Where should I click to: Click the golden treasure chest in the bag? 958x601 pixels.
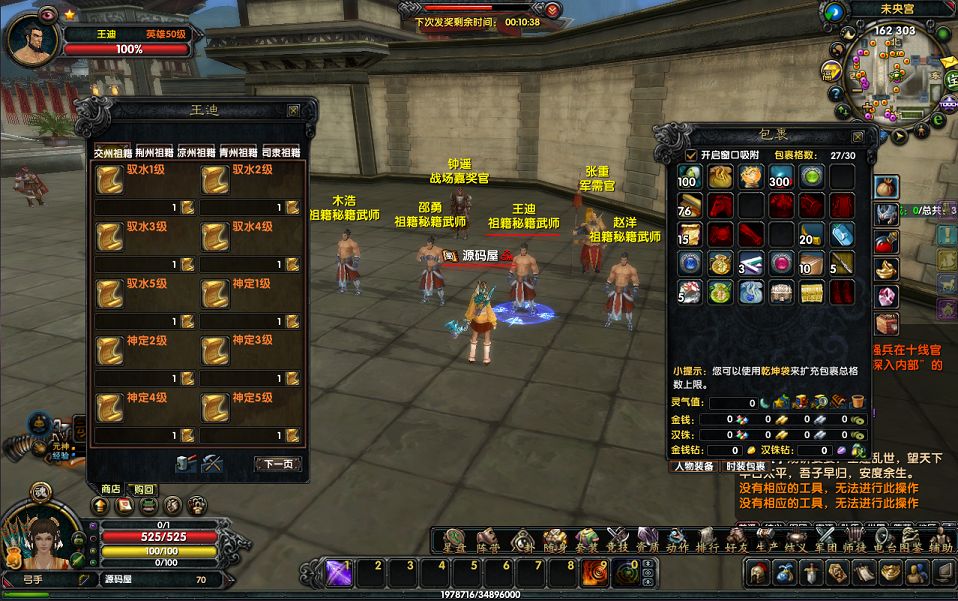click(811, 292)
